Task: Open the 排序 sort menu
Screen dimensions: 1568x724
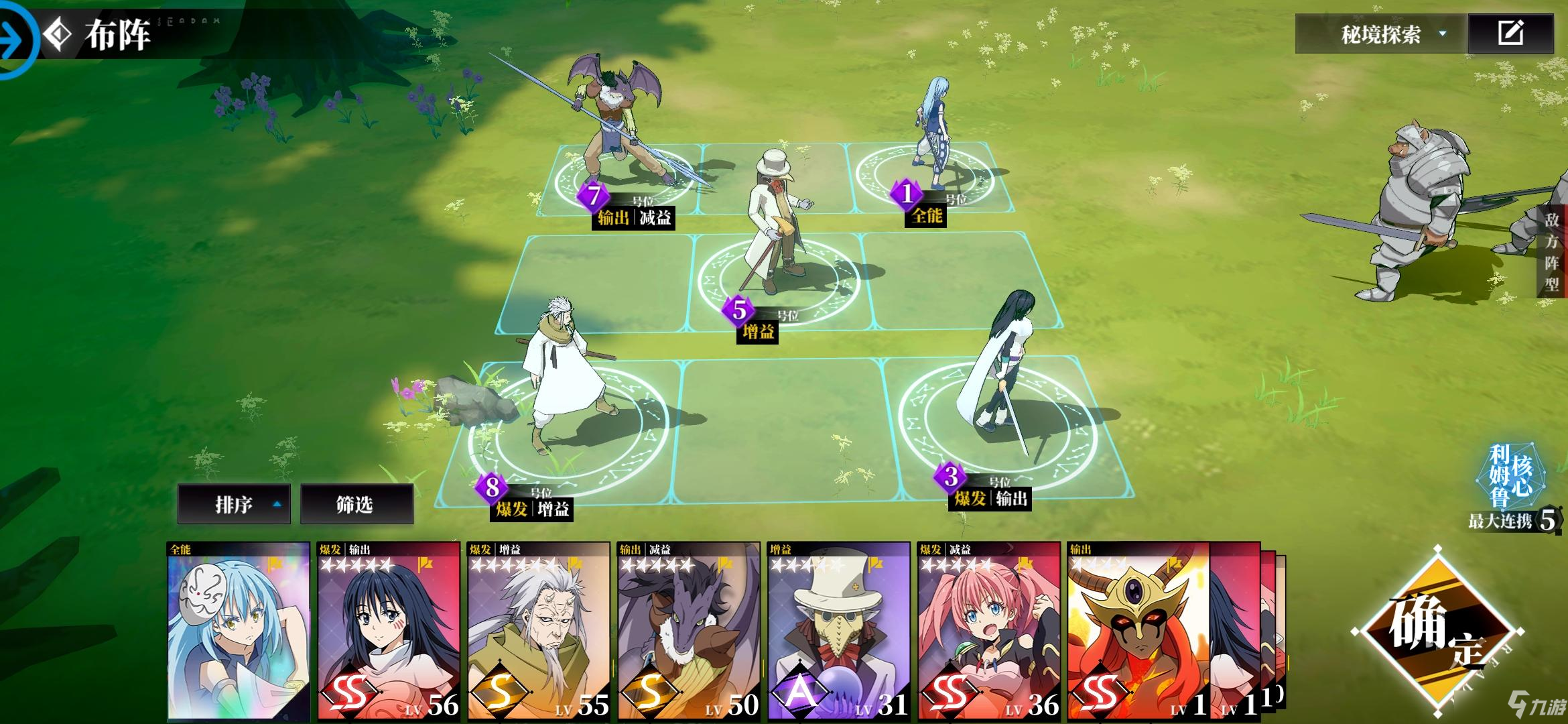Action: 234,504
